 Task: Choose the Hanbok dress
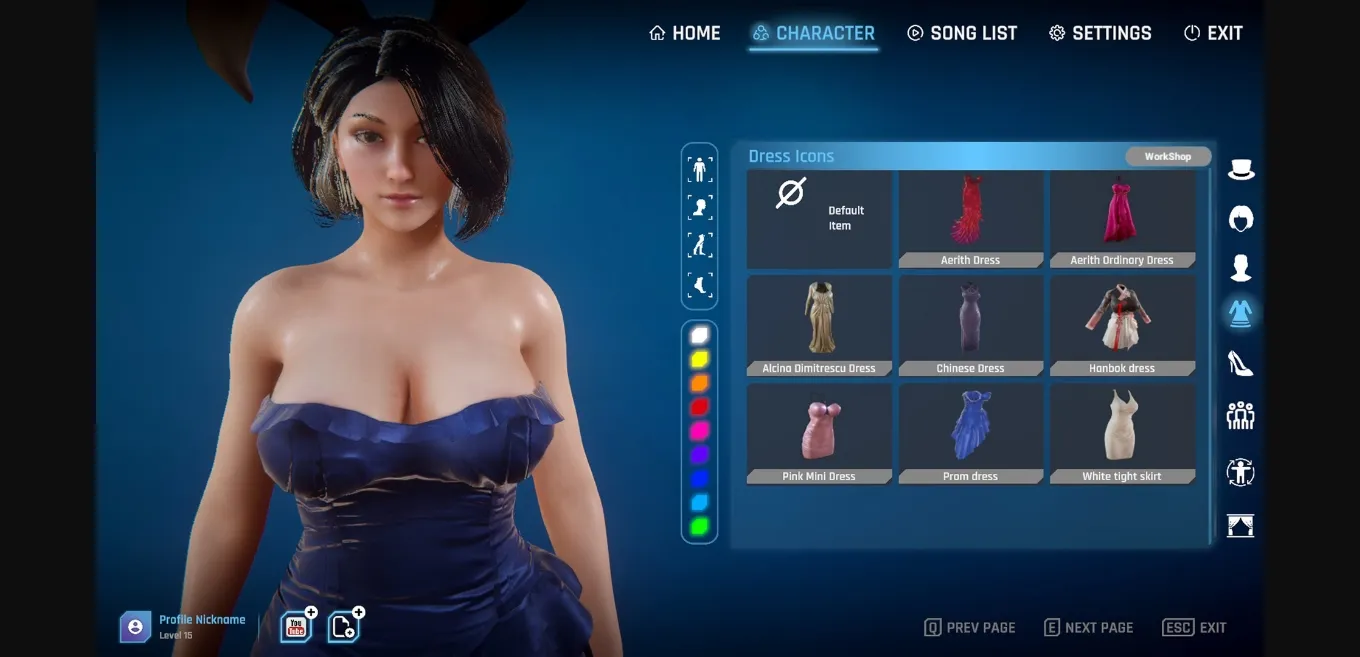pyautogui.click(x=1122, y=325)
